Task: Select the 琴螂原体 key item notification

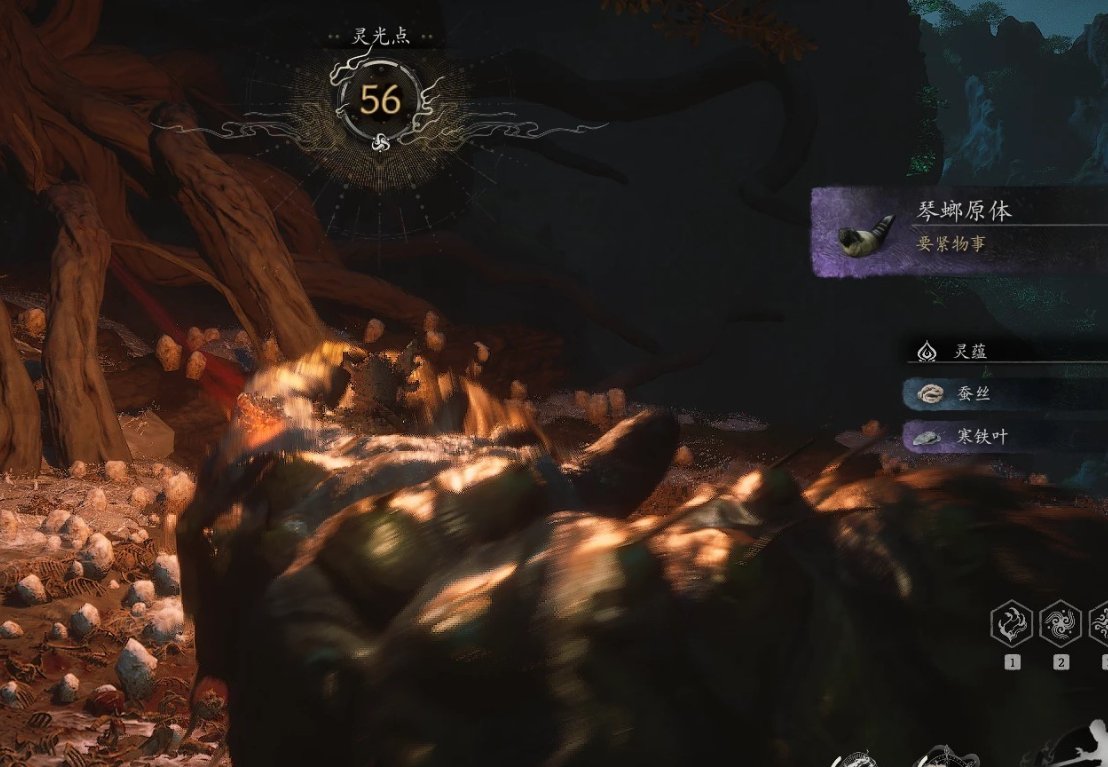Action: coord(960,232)
